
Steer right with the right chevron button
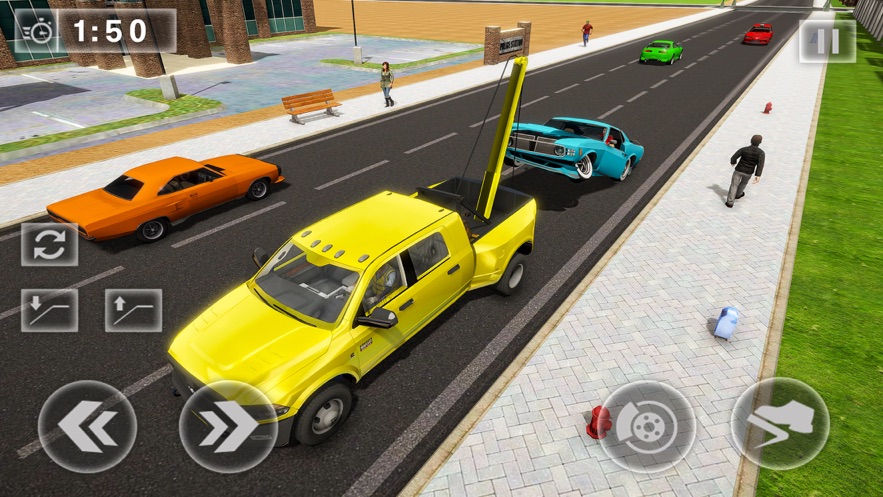point(228,427)
